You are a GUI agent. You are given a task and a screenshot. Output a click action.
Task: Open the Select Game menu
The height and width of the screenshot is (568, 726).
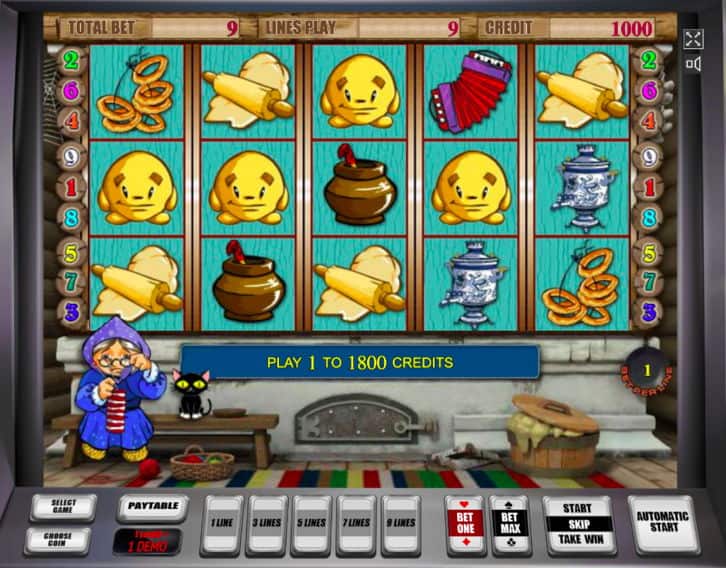(61, 507)
